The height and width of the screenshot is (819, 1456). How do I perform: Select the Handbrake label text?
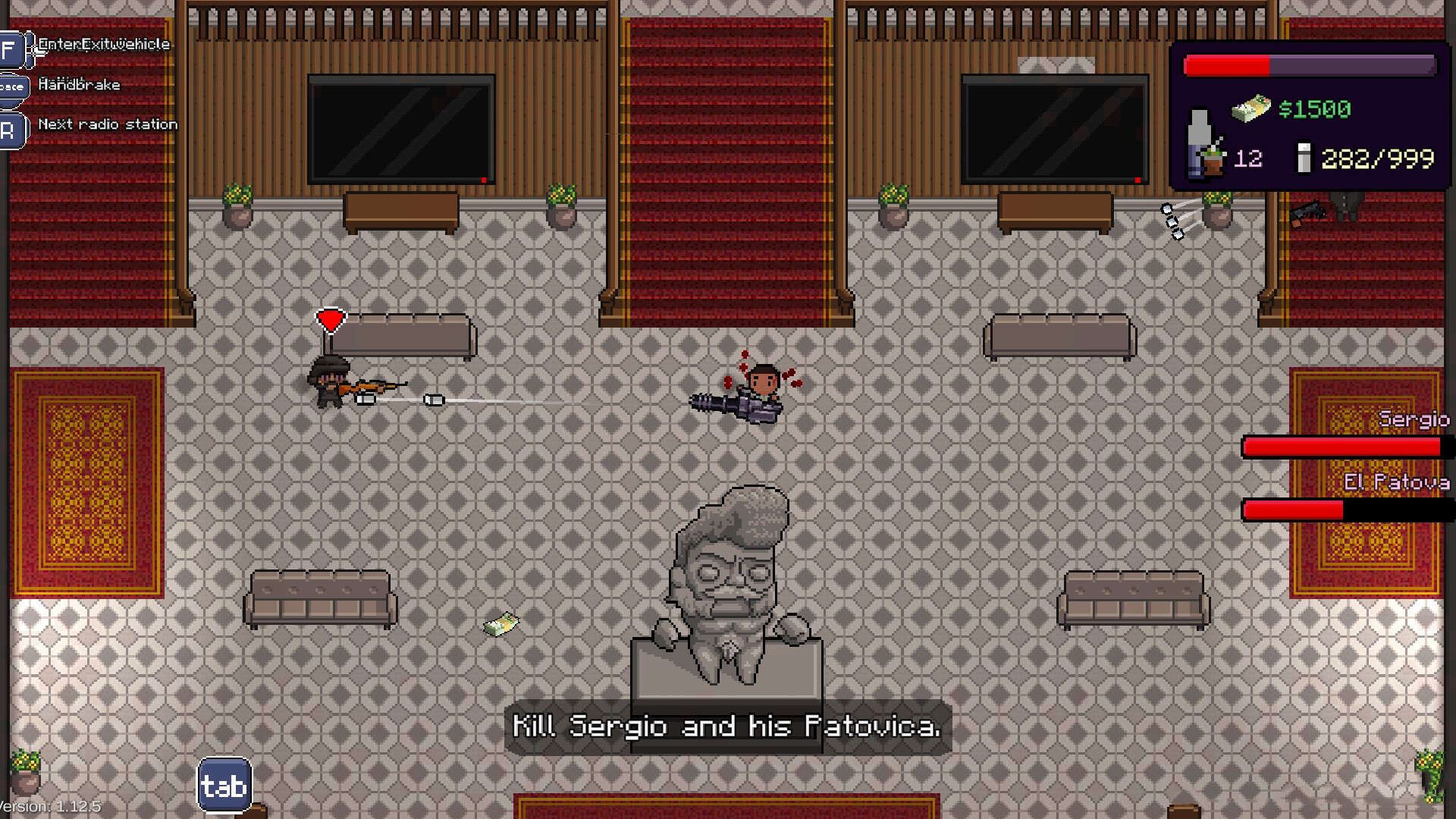pos(80,84)
